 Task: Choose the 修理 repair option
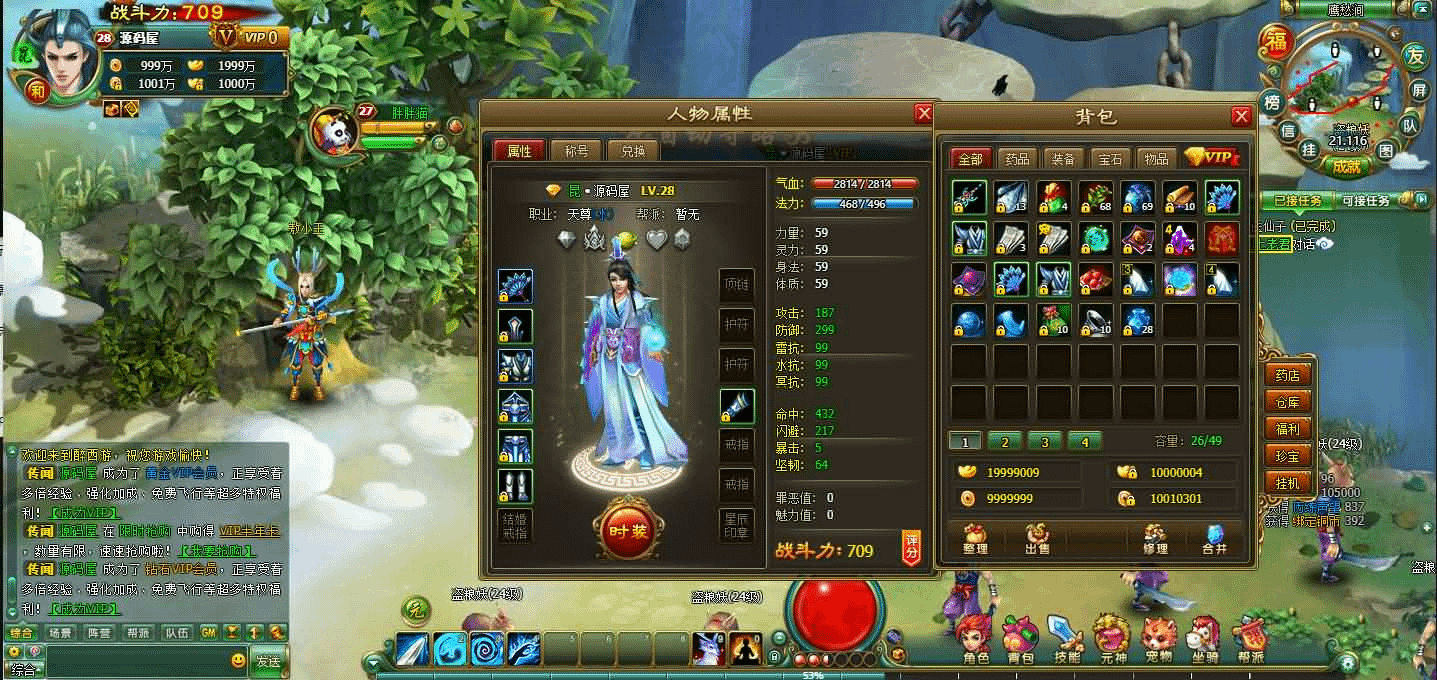[x=1155, y=539]
